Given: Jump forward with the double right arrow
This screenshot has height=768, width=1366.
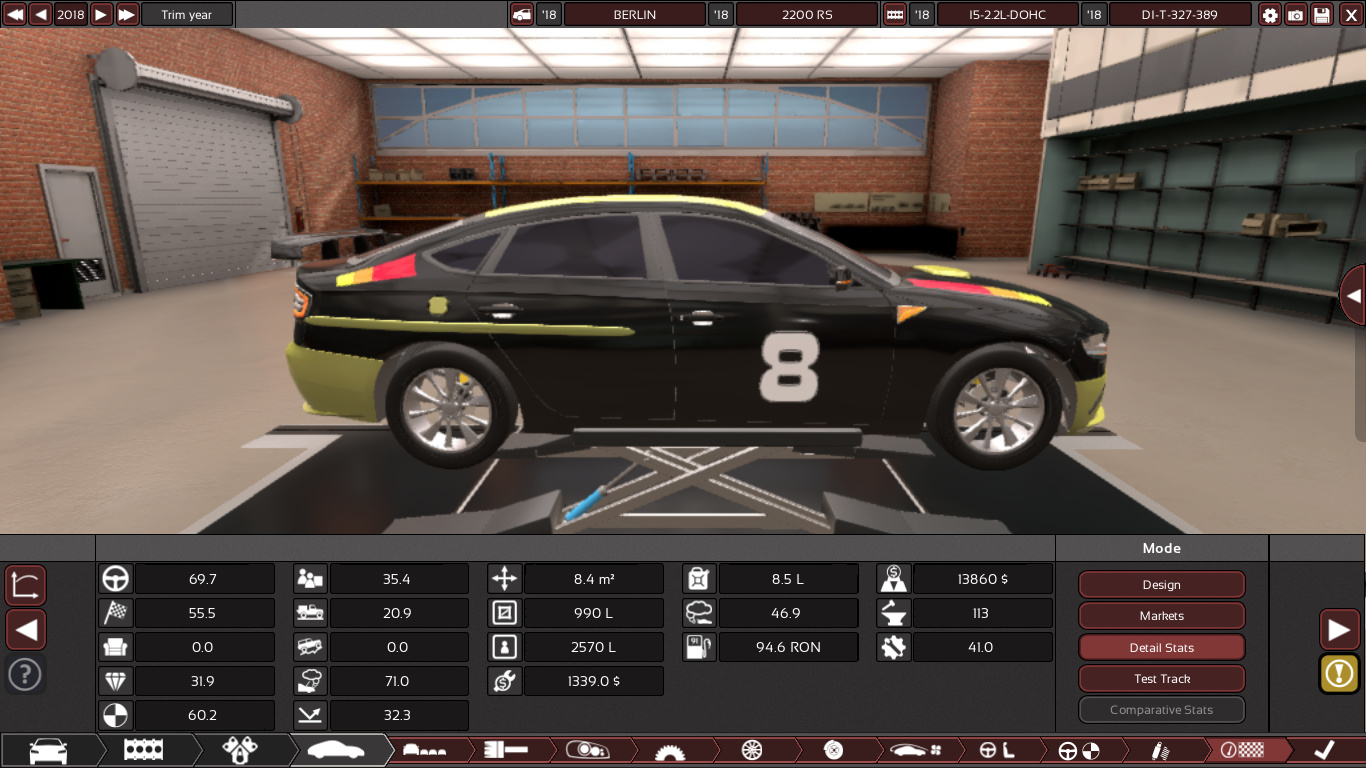Looking at the screenshot, I should [127, 15].
